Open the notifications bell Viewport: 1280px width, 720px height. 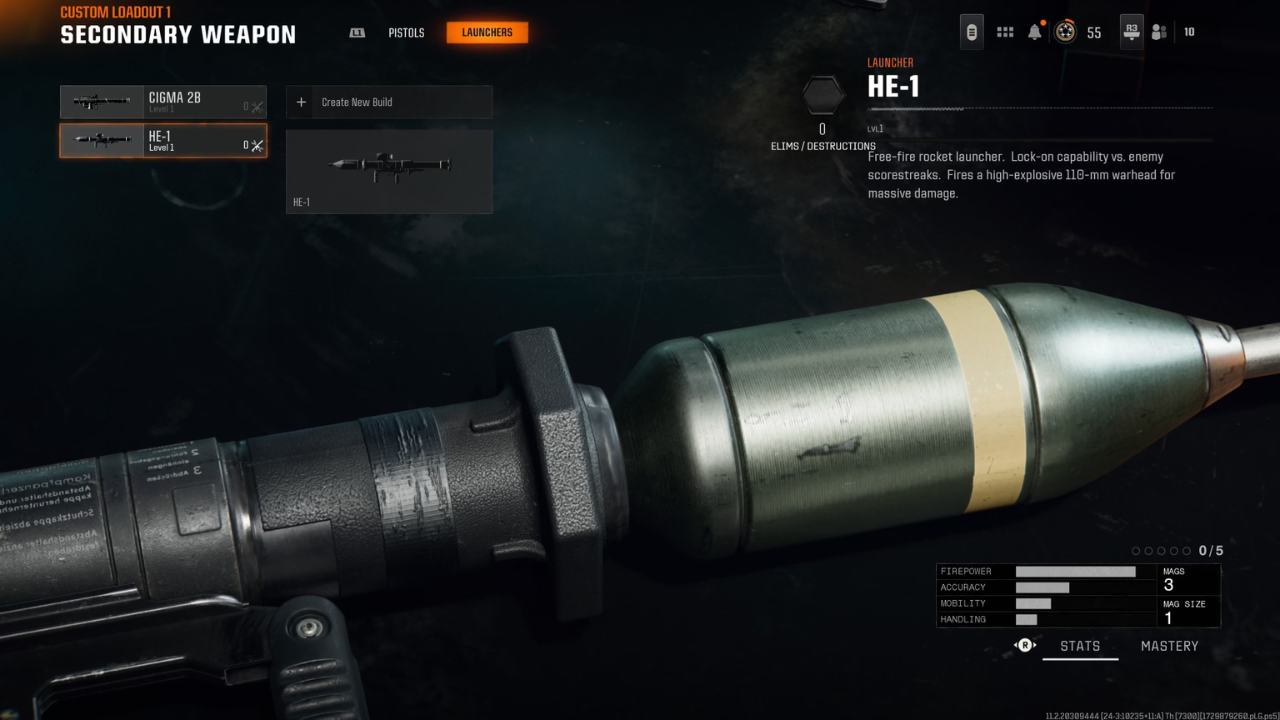[x=1035, y=32]
